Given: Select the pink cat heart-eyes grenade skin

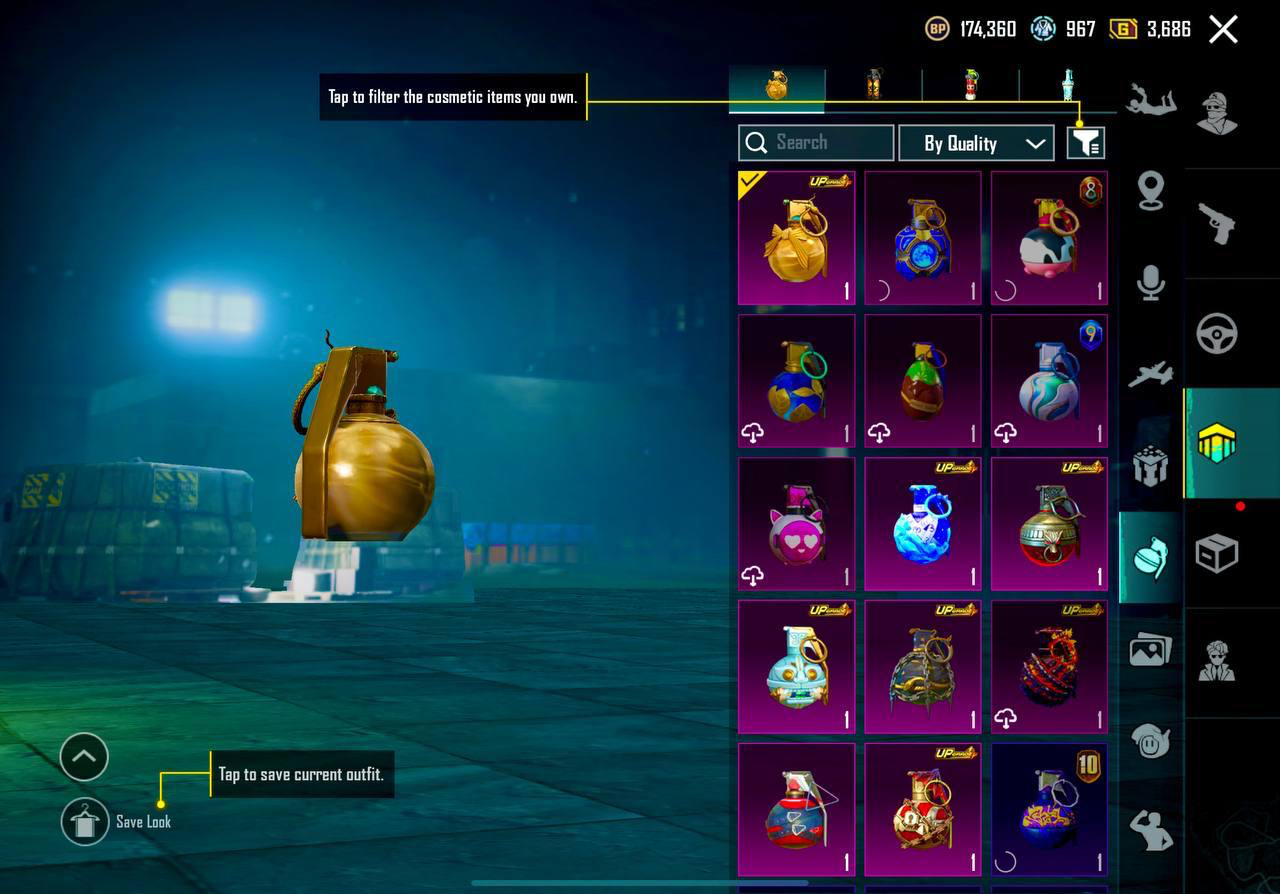Looking at the screenshot, I should pos(797,524).
